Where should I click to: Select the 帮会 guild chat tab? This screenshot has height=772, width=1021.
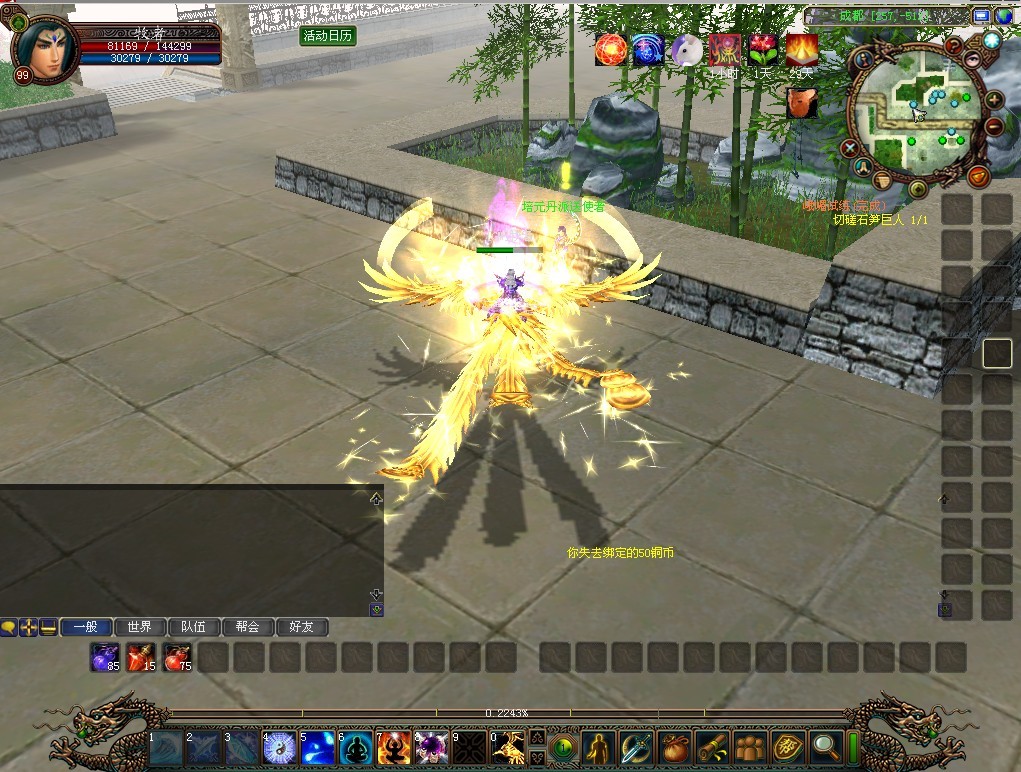[x=247, y=627]
